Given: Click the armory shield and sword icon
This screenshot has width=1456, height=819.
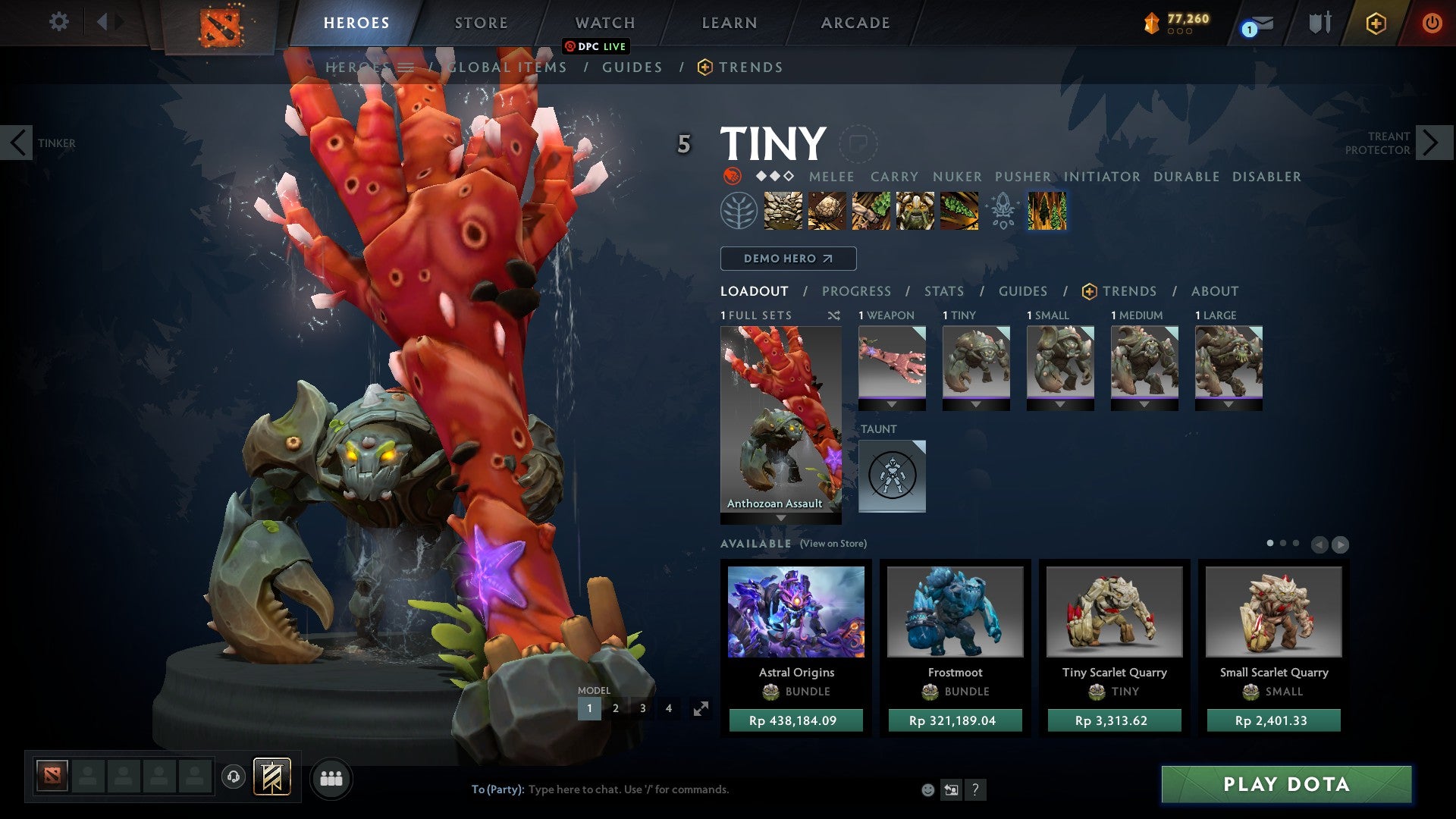Looking at the screenshot, I should 1319,23.
